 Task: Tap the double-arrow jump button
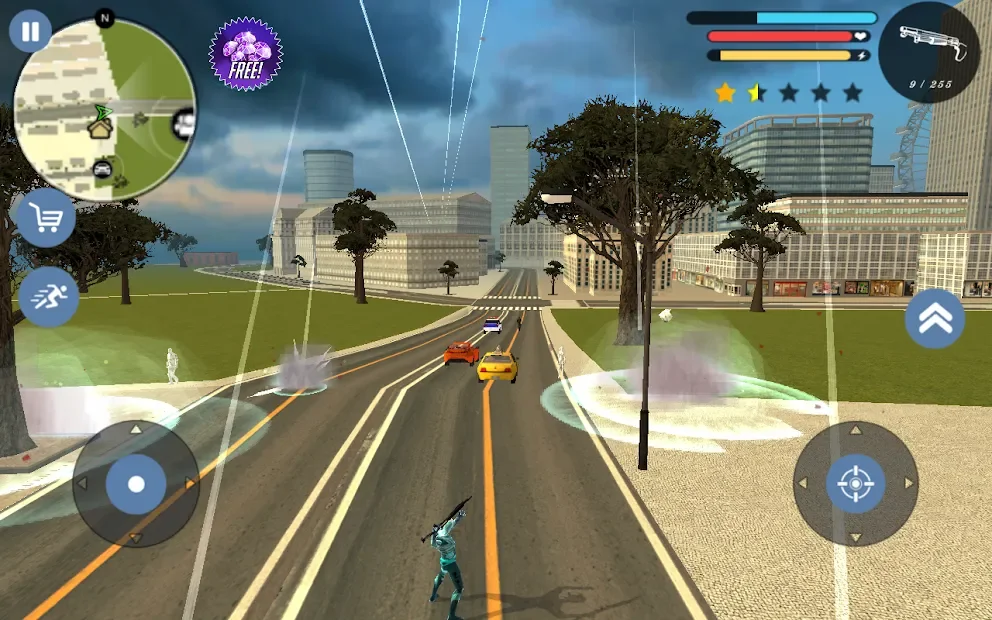coord(934,319)
